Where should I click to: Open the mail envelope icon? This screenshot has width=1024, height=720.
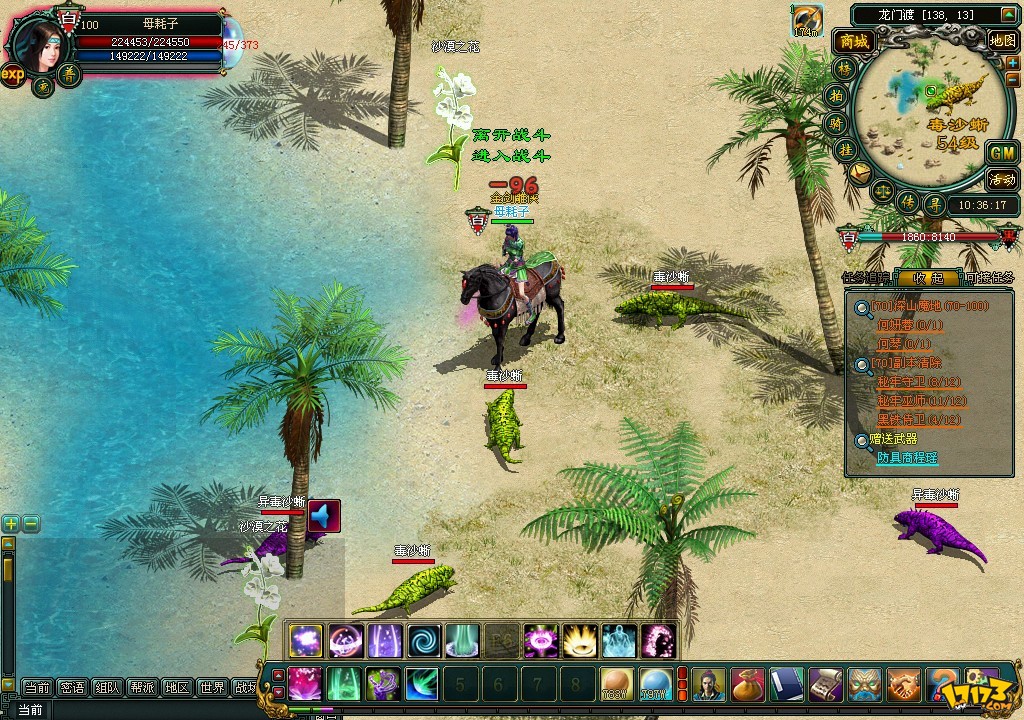point(859,172)
